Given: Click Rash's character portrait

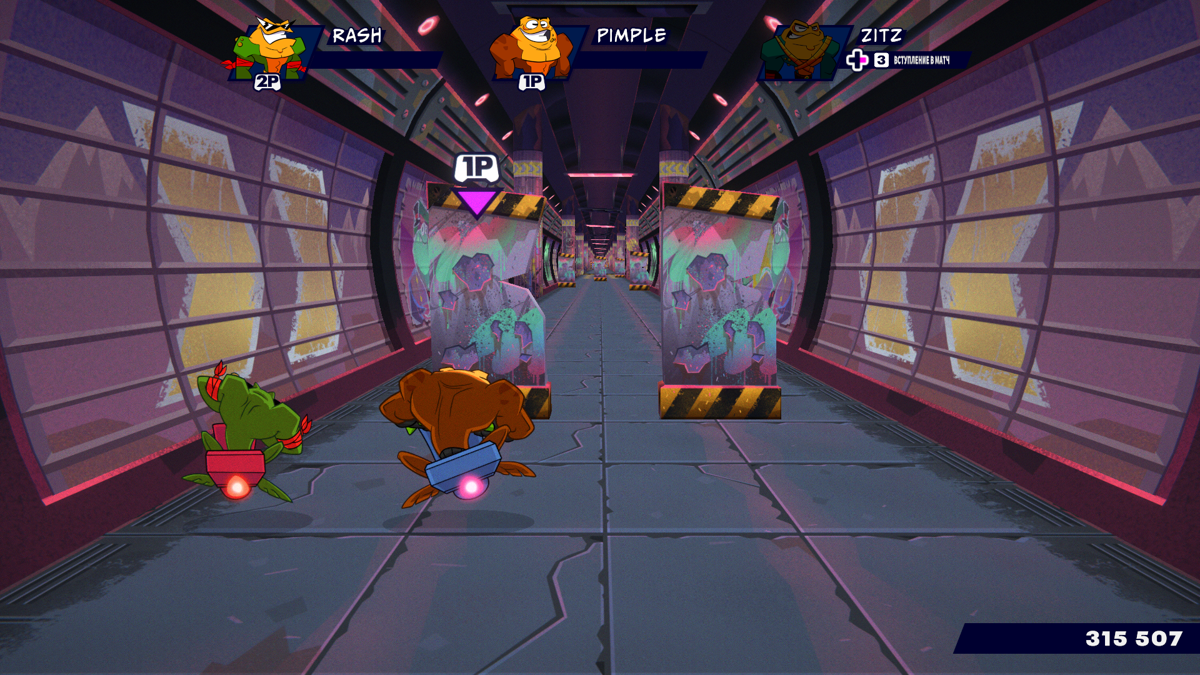Looking at the screenshot, I should 268,50.
